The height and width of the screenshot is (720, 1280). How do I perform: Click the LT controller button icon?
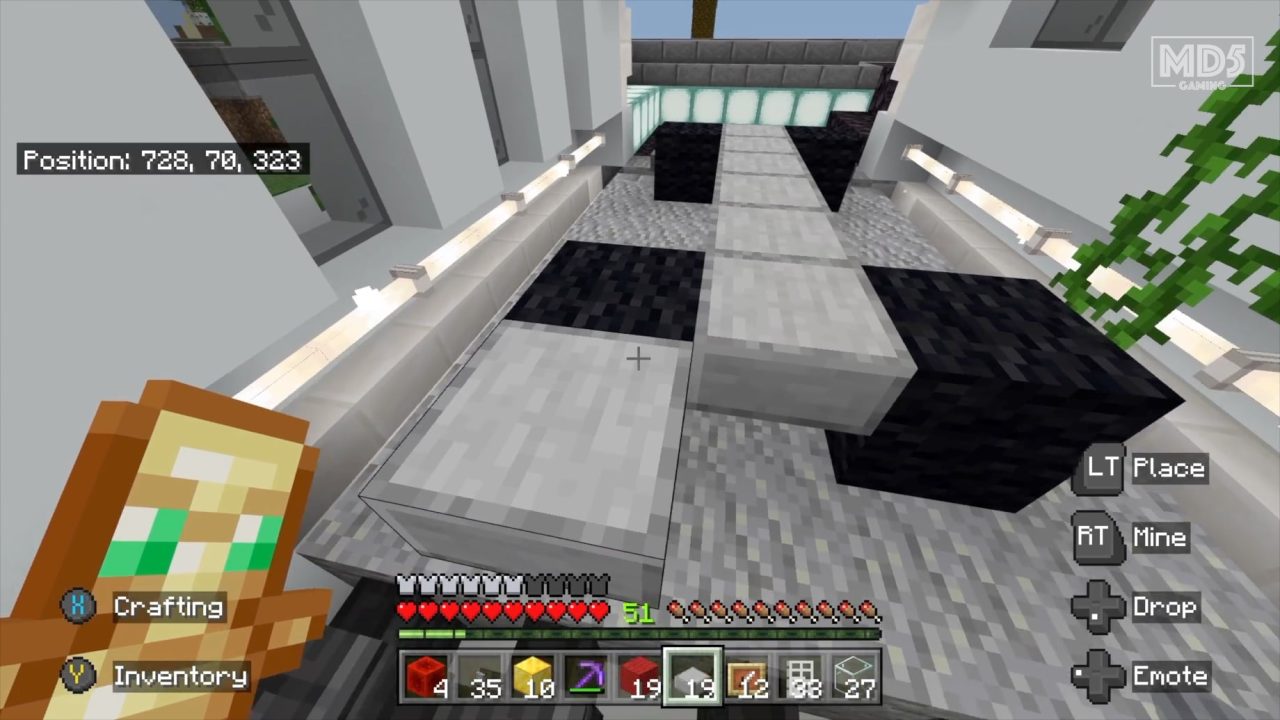point(1098,467)
